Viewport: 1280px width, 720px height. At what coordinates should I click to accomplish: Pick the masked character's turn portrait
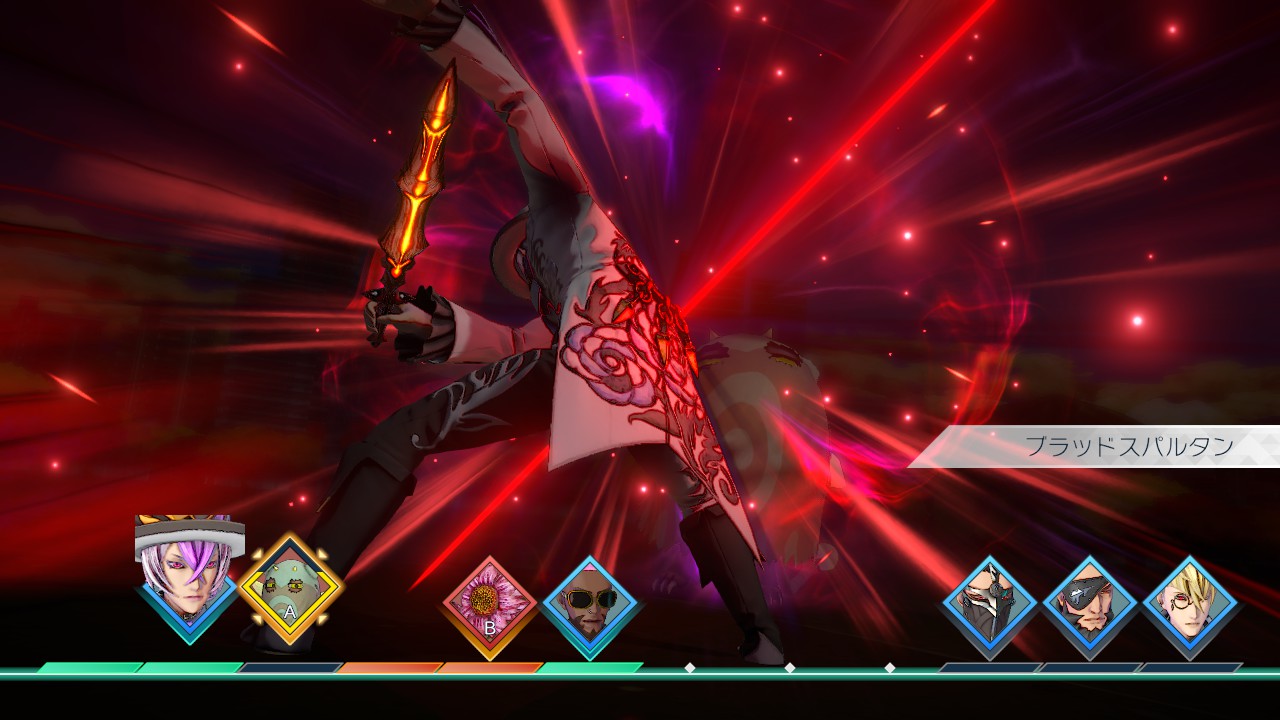click(990, 605)
